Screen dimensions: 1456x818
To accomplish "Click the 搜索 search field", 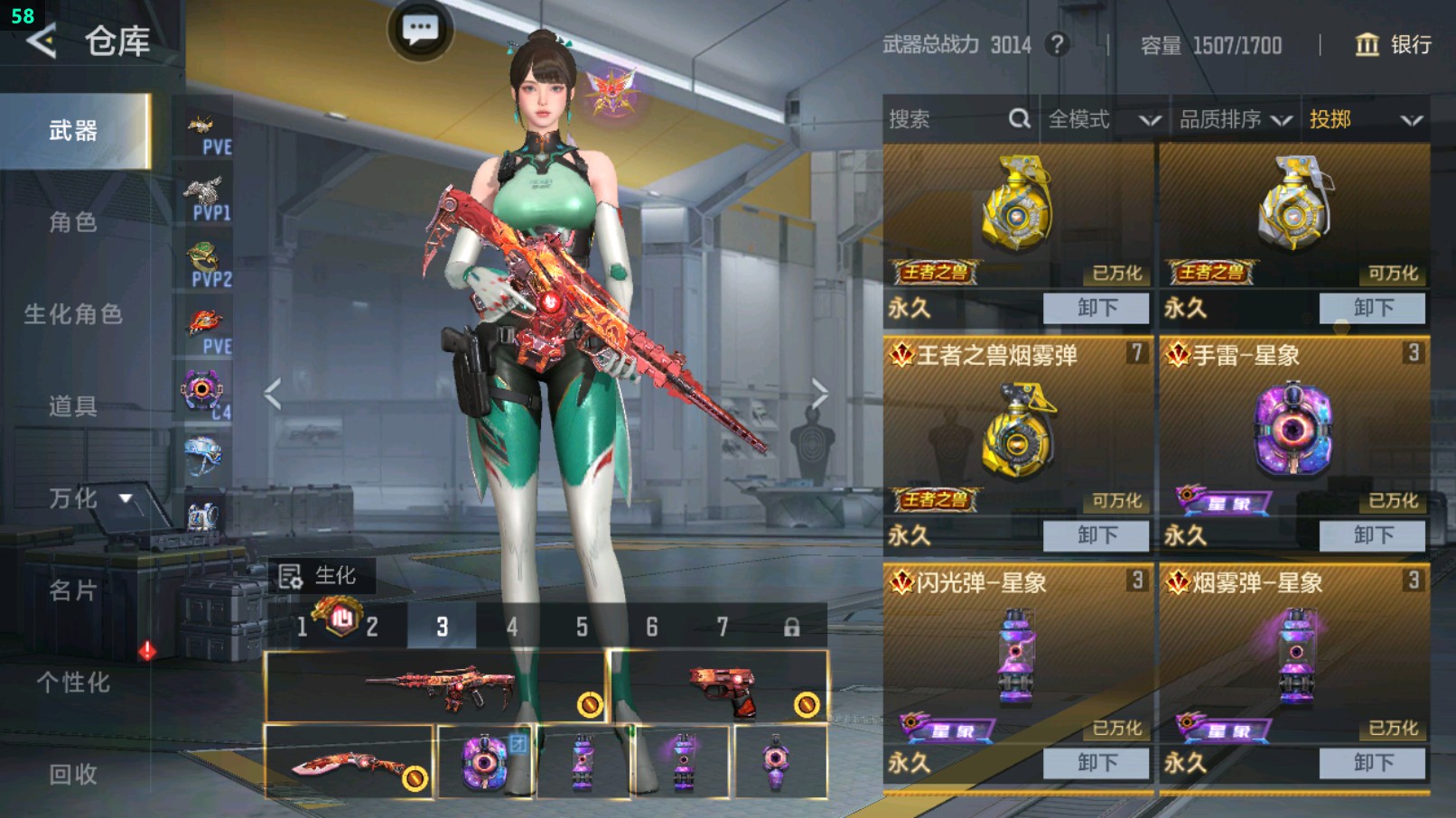I will tap(948, 119).
